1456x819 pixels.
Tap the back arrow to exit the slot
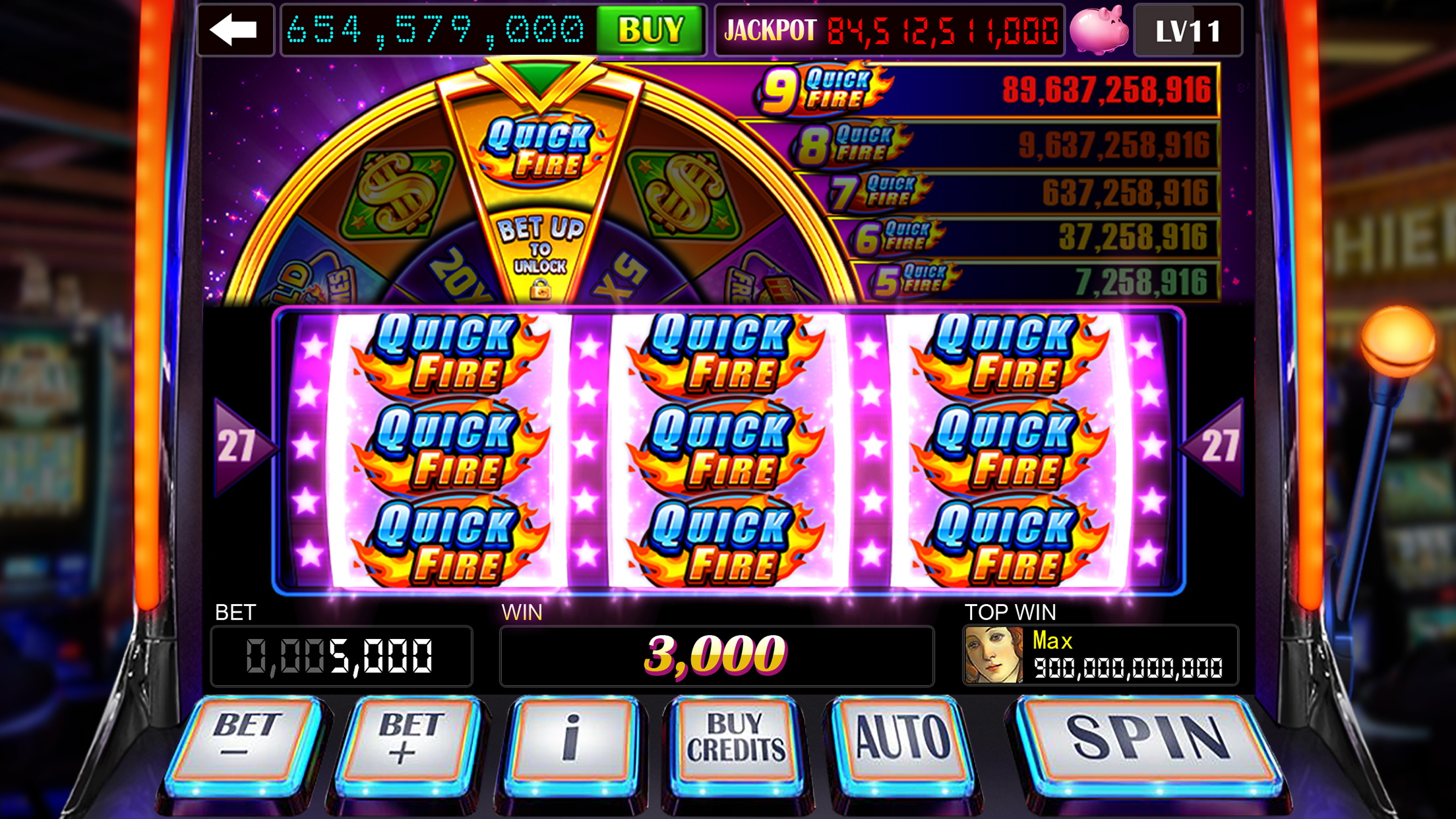click(x=234, y=29)
